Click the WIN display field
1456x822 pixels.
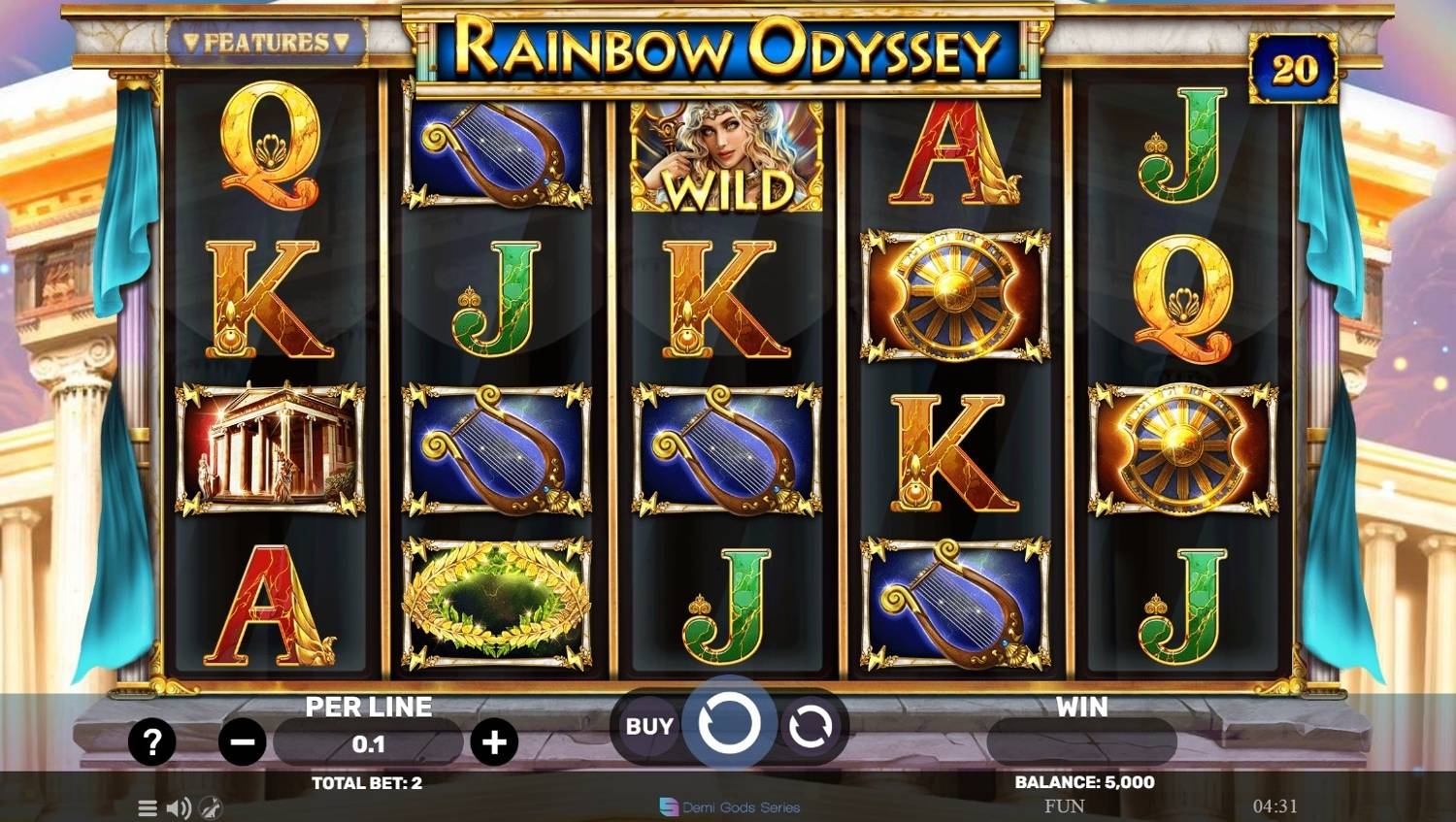(1080, 742)
